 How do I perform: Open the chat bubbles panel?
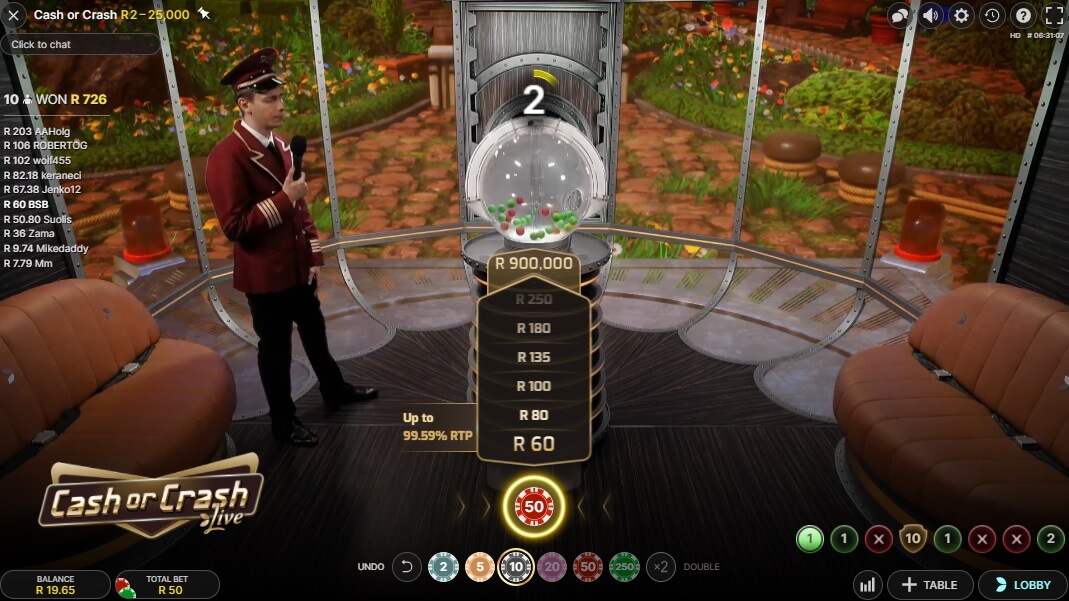pos(900,15)
